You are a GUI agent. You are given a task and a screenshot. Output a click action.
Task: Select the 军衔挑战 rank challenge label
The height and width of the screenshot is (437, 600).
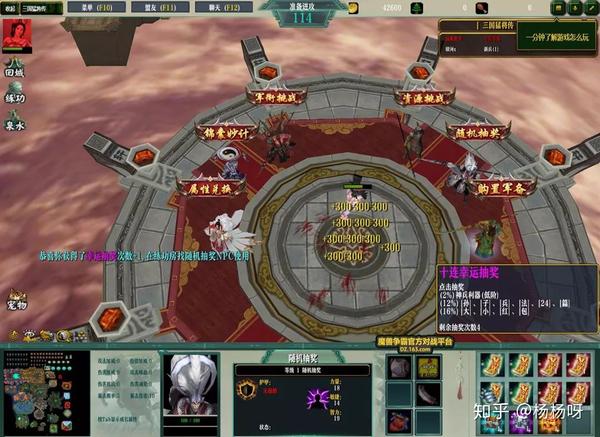(273, 97)
